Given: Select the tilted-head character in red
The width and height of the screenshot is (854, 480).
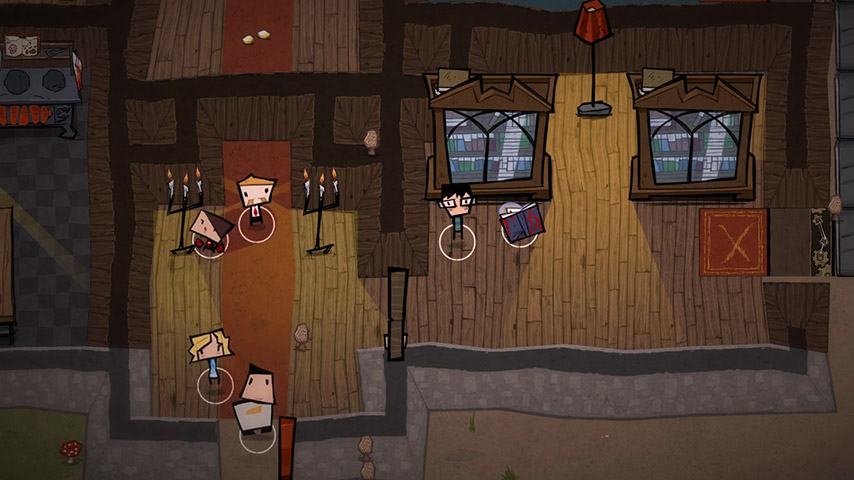Looking at the screenshot, I should pyautogui.click(x=210, y=232).
